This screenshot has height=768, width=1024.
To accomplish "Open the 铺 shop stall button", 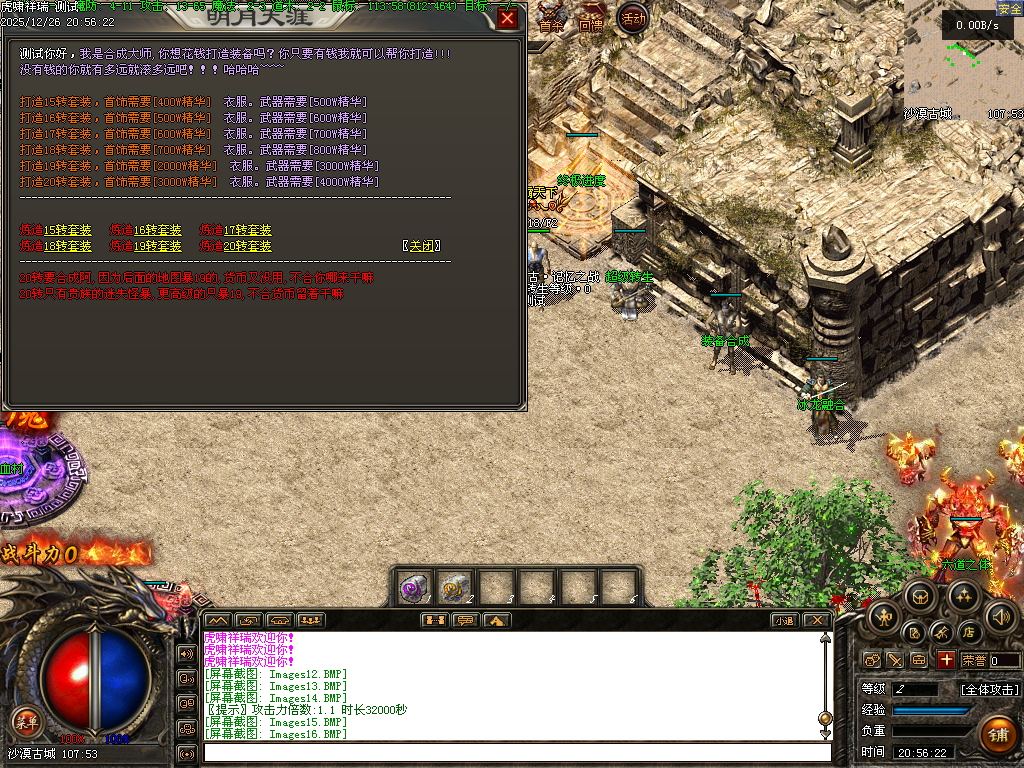I will (996, 735).
